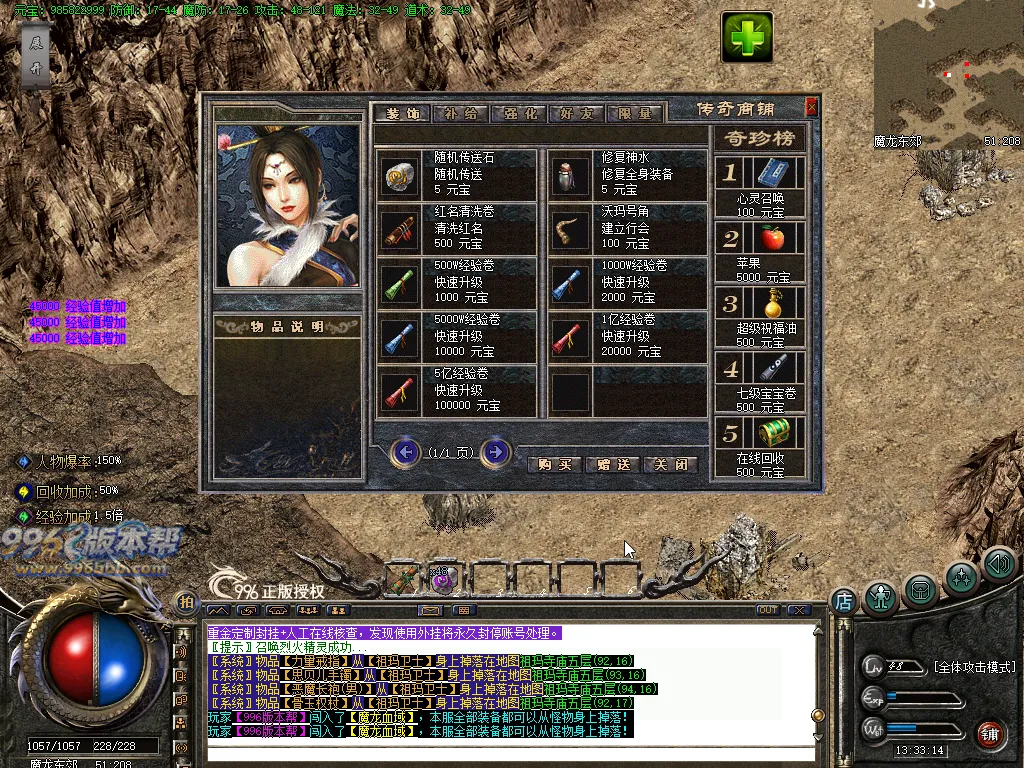Go to the next shop page arrow
The image size is (1024, 768).
pos(495,453)
